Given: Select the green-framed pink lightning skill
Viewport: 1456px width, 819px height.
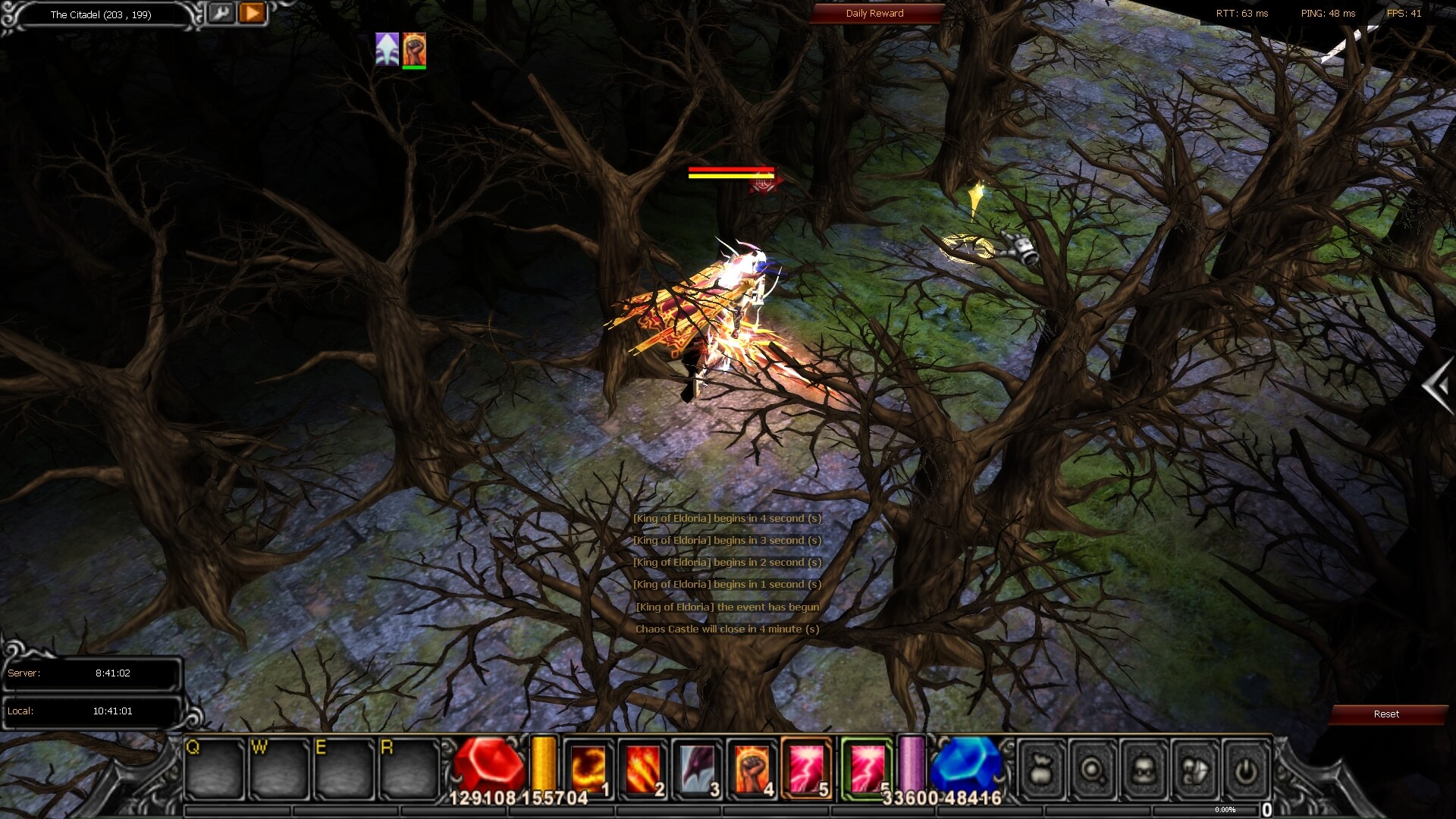Looking at the screenshot, I should 865,768.
